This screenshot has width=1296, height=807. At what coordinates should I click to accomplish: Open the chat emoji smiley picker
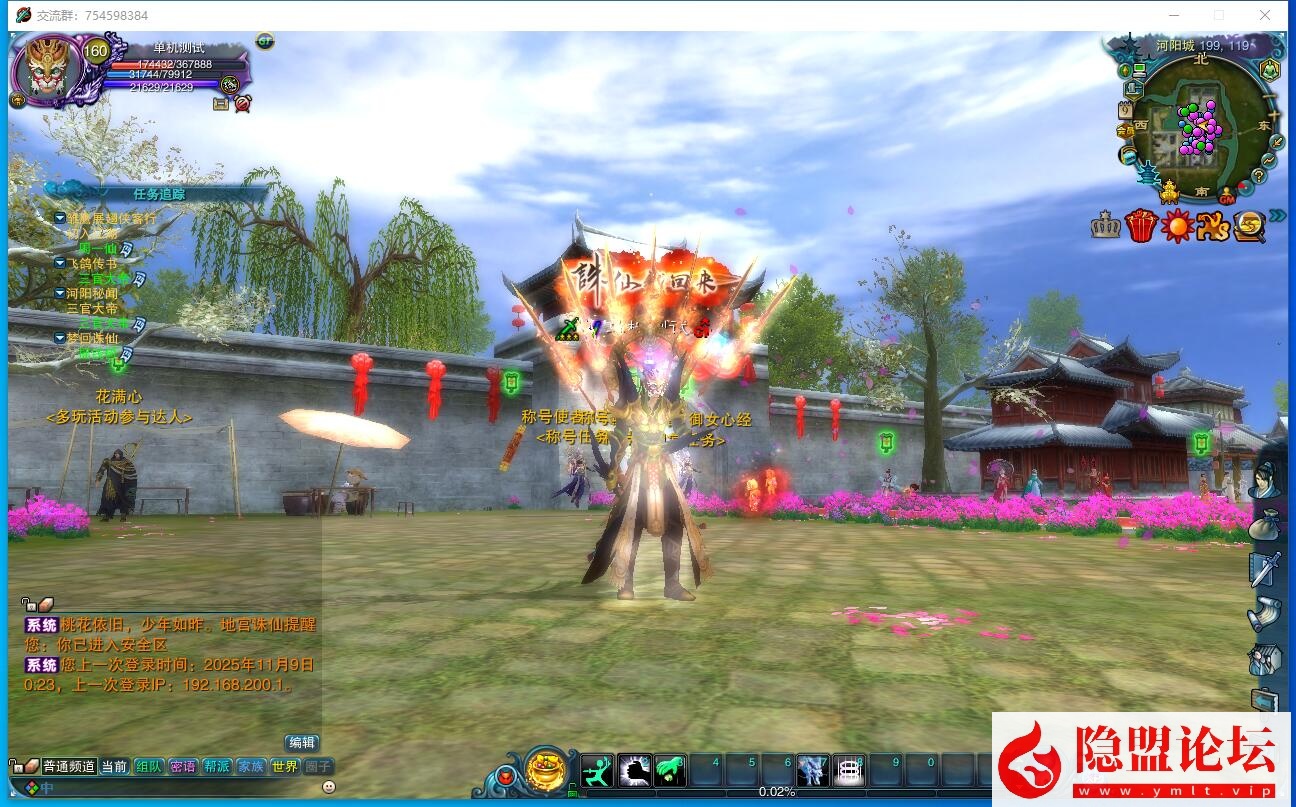point(329,787)
